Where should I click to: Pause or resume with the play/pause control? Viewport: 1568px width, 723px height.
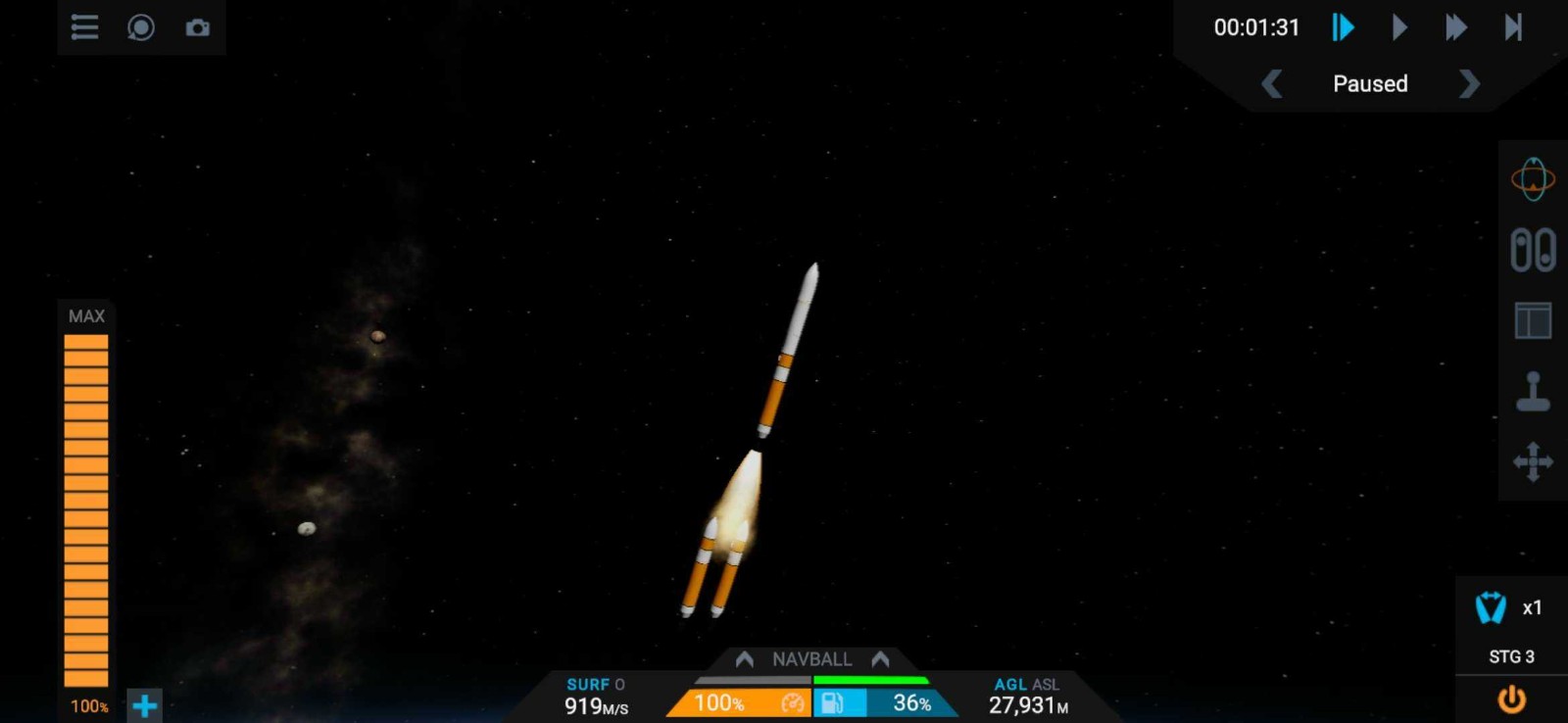click(1342, 27)
